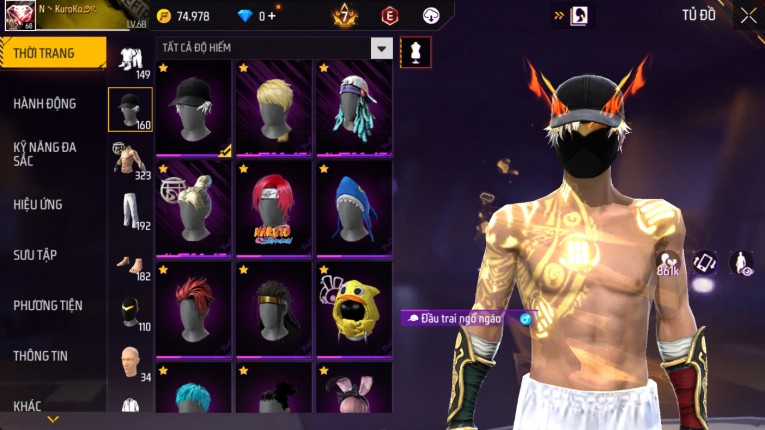The width and height of the screenshot is (765, 430).
Task: Show the Phương Tiện category
Action: click(48, 305)
